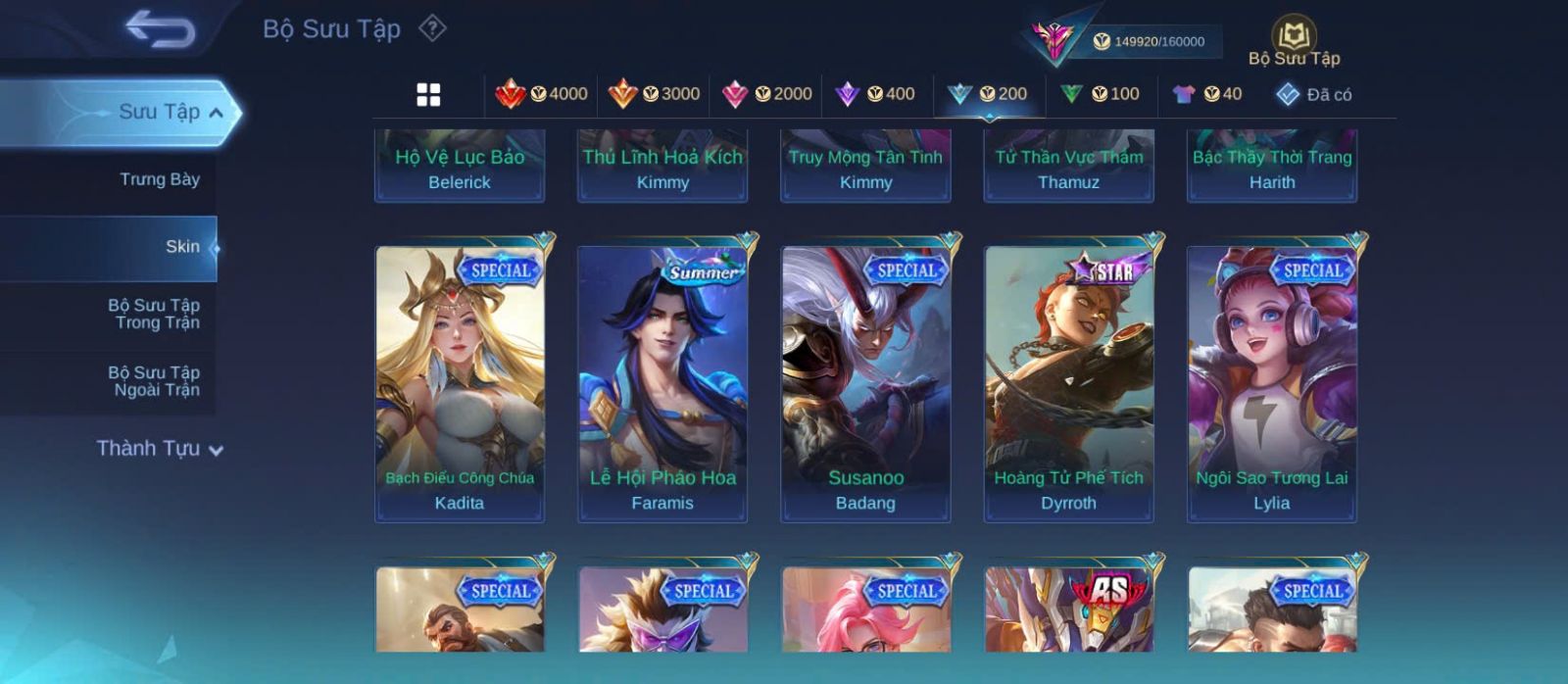Viewport: 1568px width, 684px height.
Task: Open the Bộ Sưu Tập book icon
Action: click(1294, 39)
